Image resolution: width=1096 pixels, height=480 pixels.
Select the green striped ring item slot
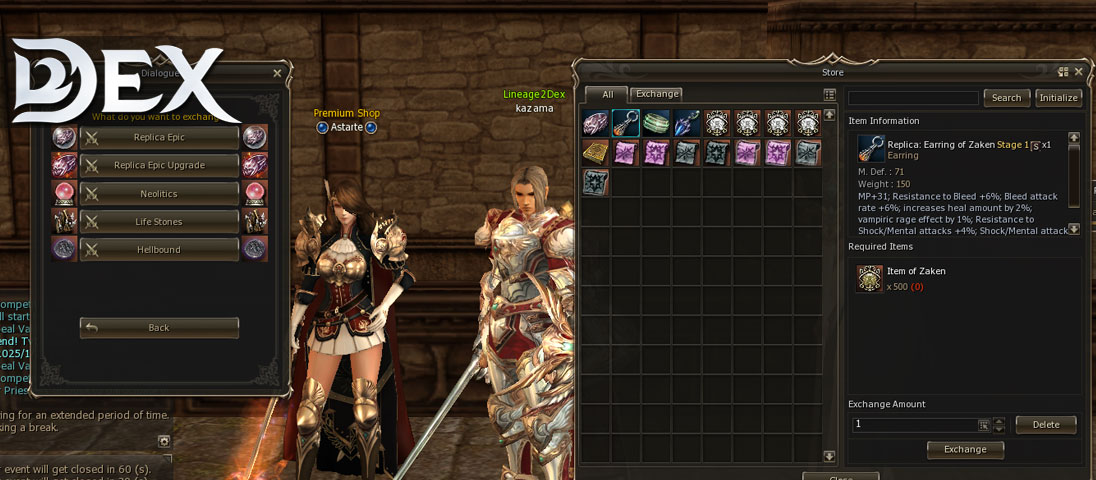(657, 123)
